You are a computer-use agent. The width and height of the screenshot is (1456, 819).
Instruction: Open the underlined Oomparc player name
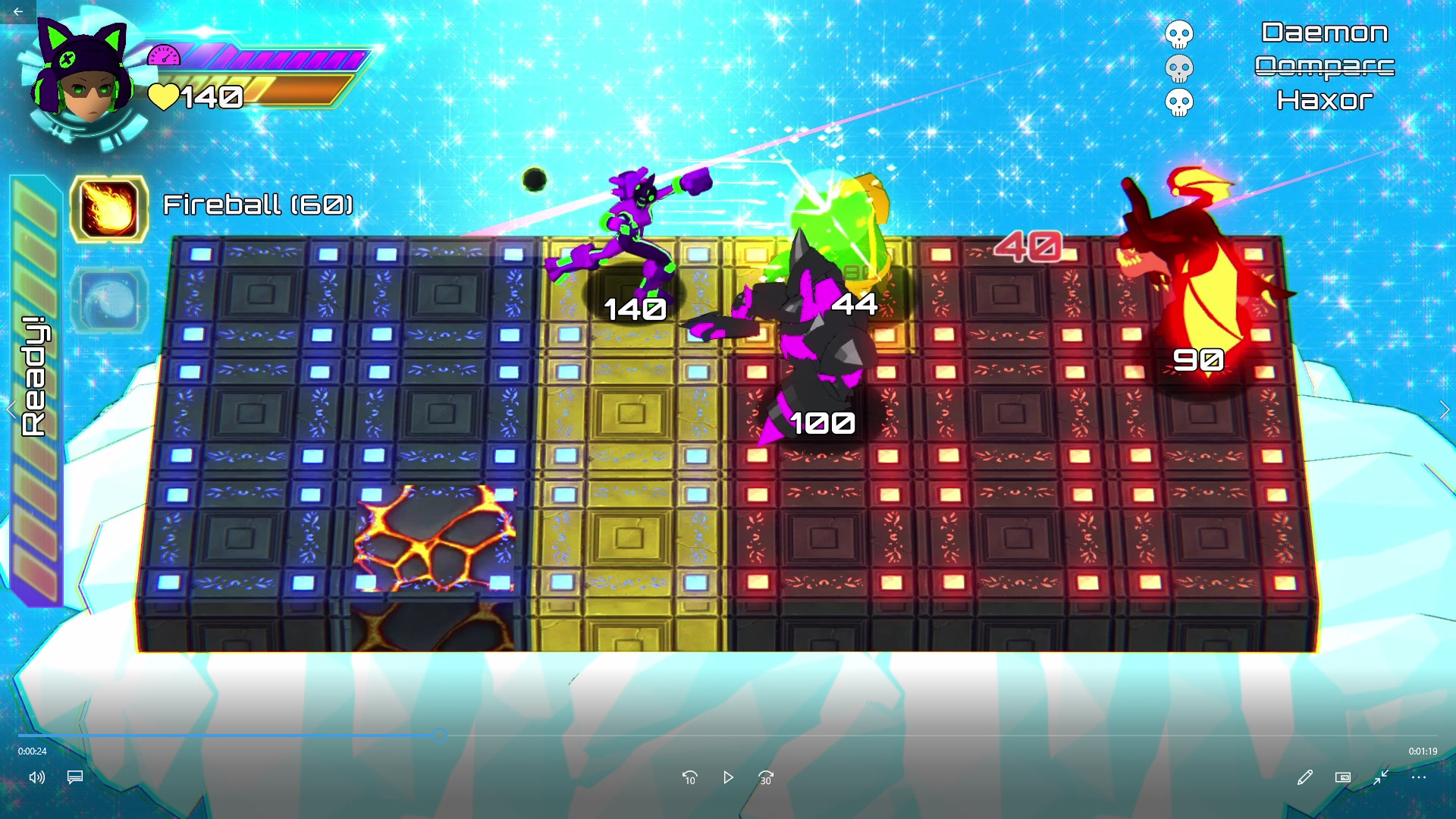tap(1326, 67)
